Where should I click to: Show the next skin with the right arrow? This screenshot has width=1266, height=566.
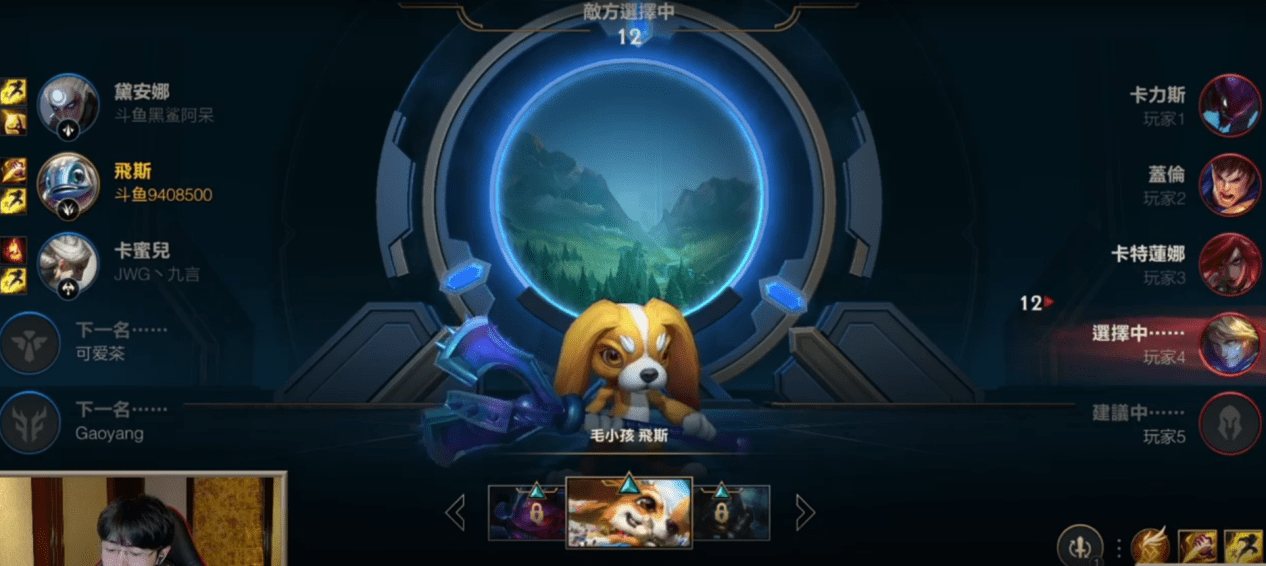(805, 513)
